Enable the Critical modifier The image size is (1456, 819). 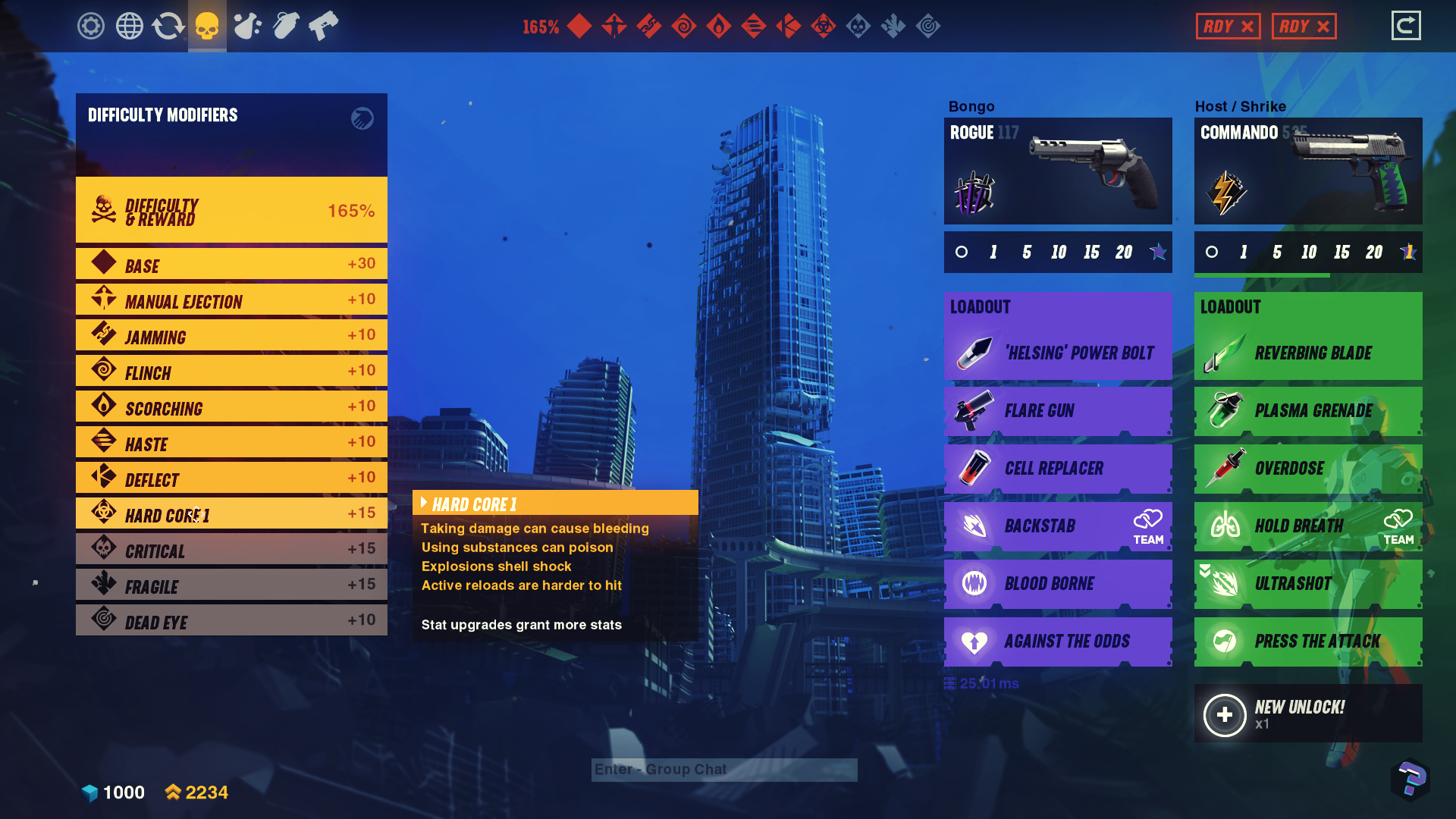(231, 550)
